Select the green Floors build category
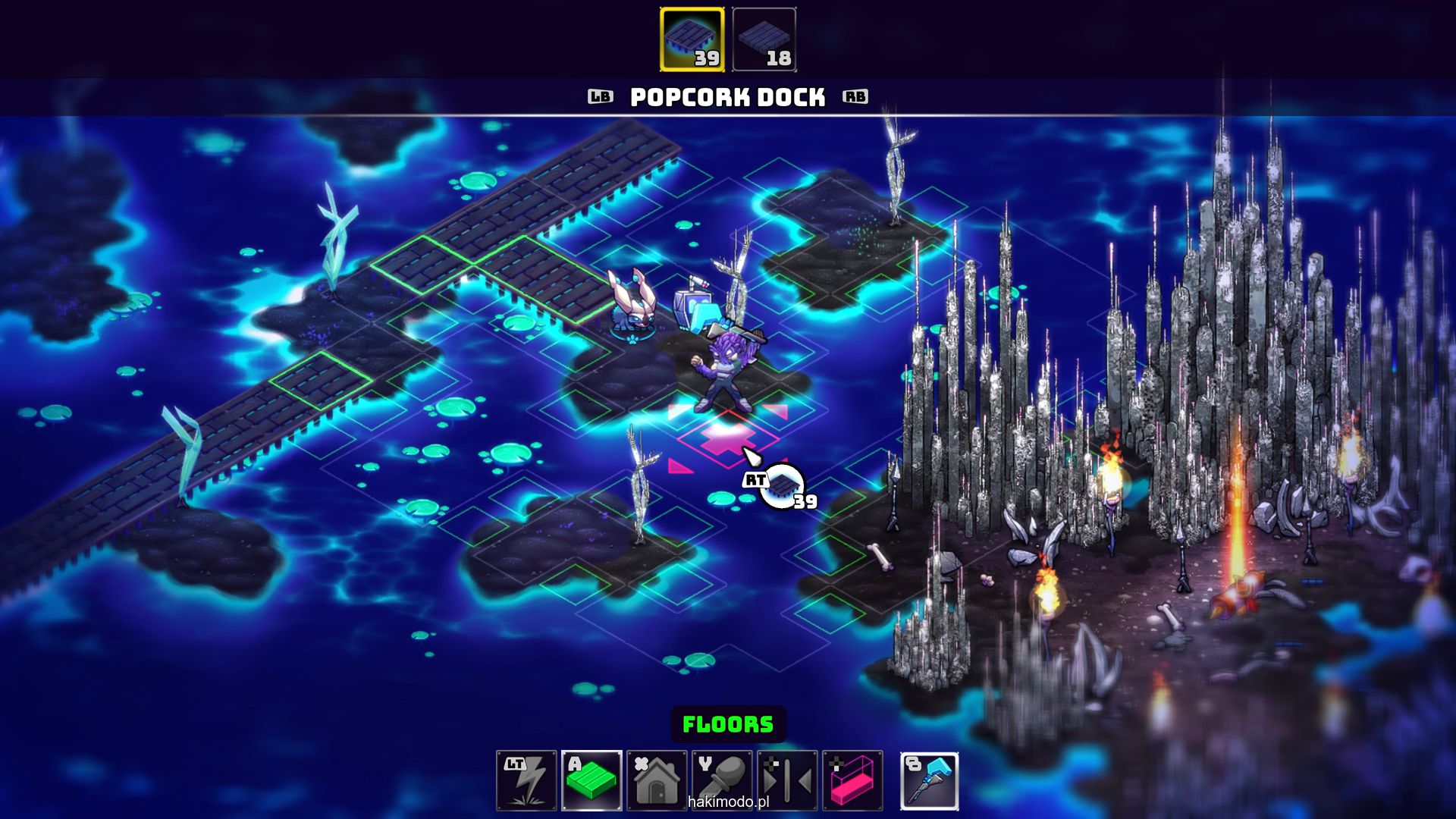The width and height of the screenshot is (1456, 819). 591,780
